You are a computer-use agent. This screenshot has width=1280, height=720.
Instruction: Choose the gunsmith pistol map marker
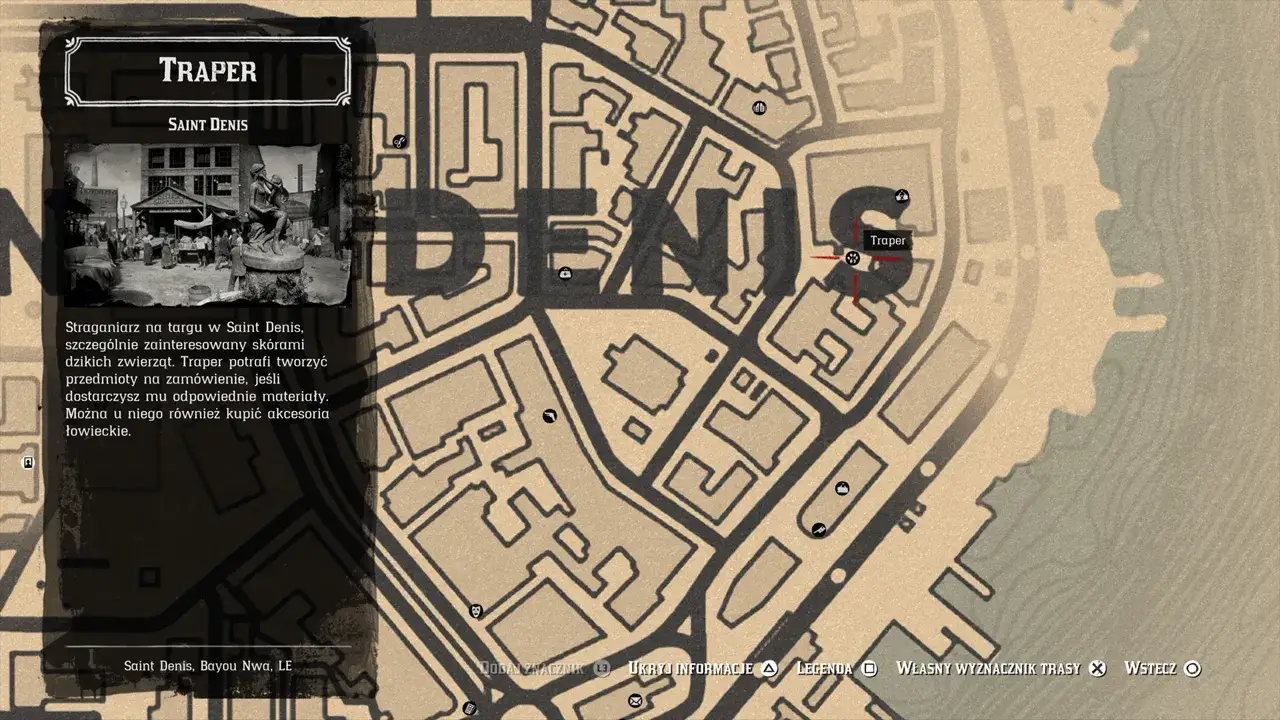click(x=549, y=416)
